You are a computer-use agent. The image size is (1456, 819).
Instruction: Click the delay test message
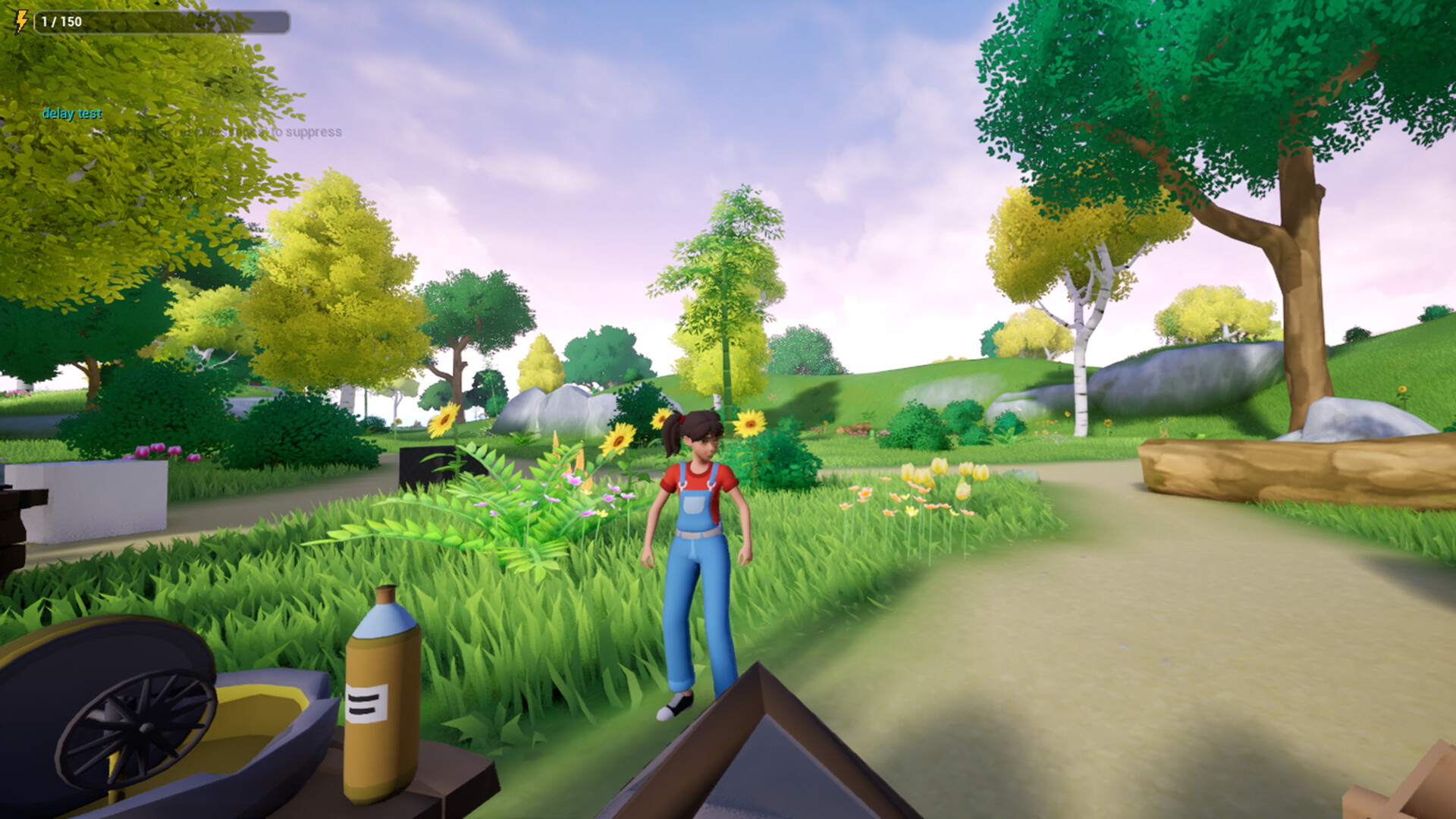[x=71, y=115]
